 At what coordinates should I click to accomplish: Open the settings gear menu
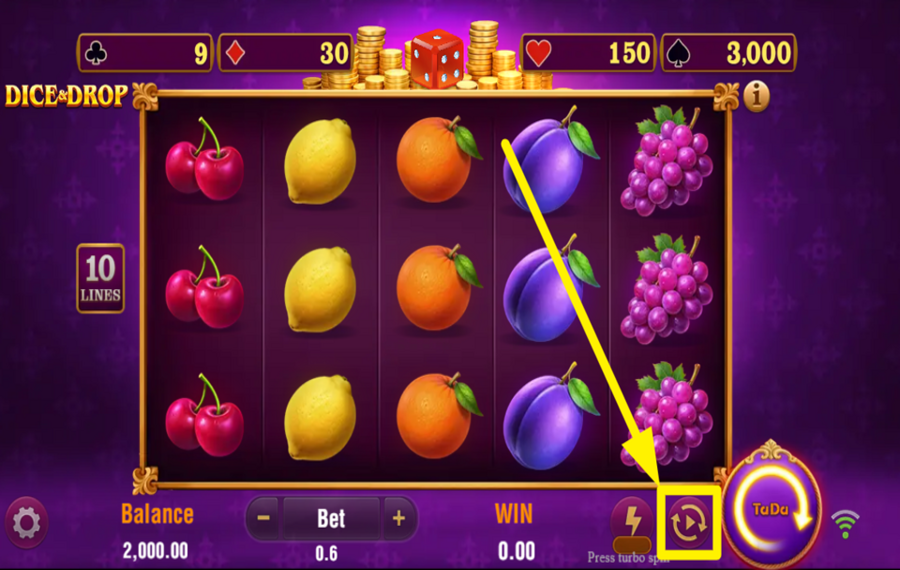(27, 521)
